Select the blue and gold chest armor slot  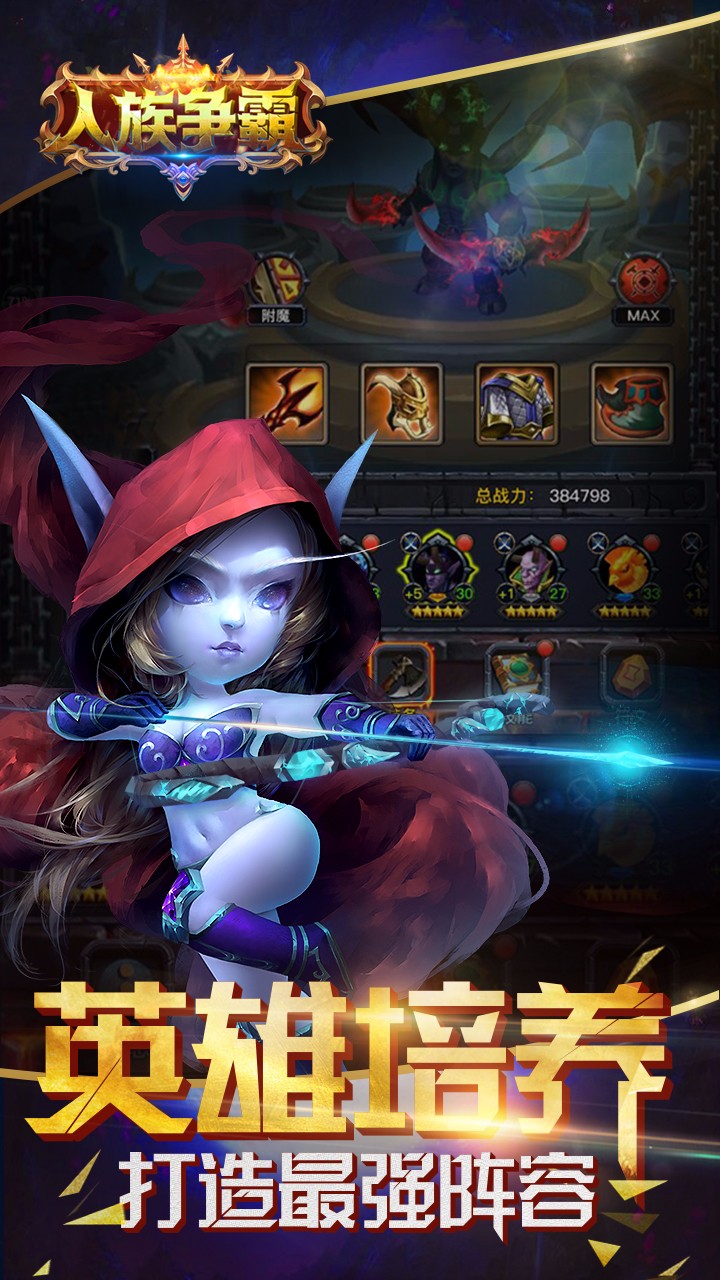(x=517, y=403)
